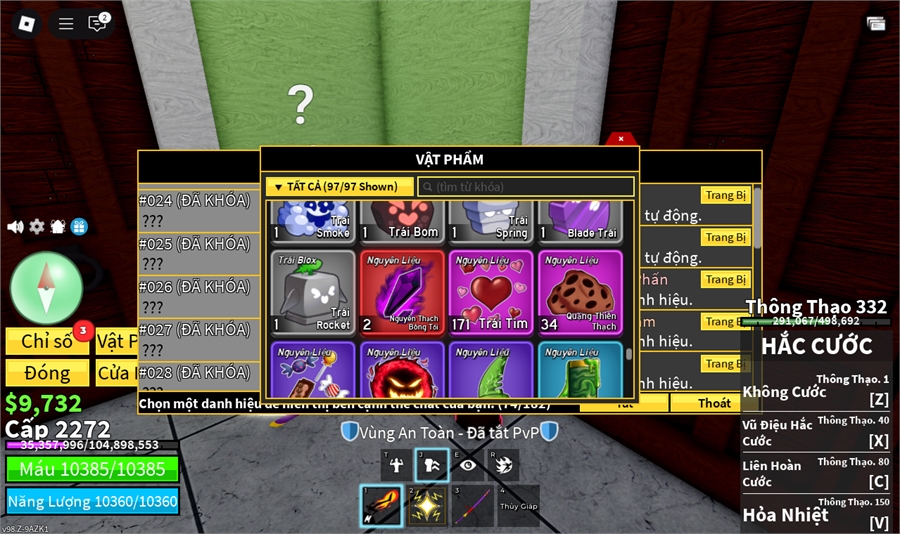This screenshot has height=534, width=900.
Task: Select the Trái Rocket fruit slot
Action: coord(313,292)
